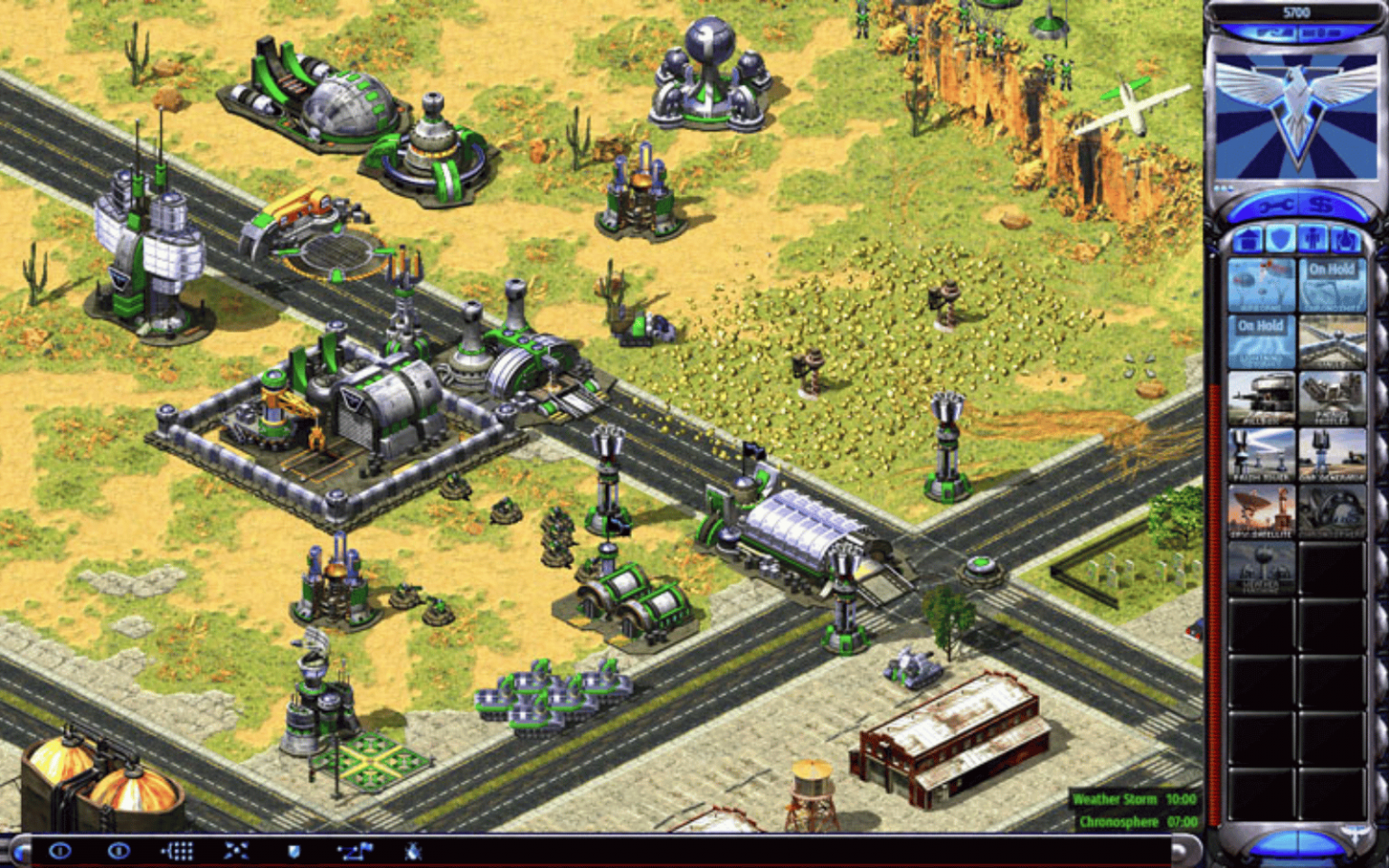
Task: Select the Spy Satellite build option
Action: [x=1262, y=510]
